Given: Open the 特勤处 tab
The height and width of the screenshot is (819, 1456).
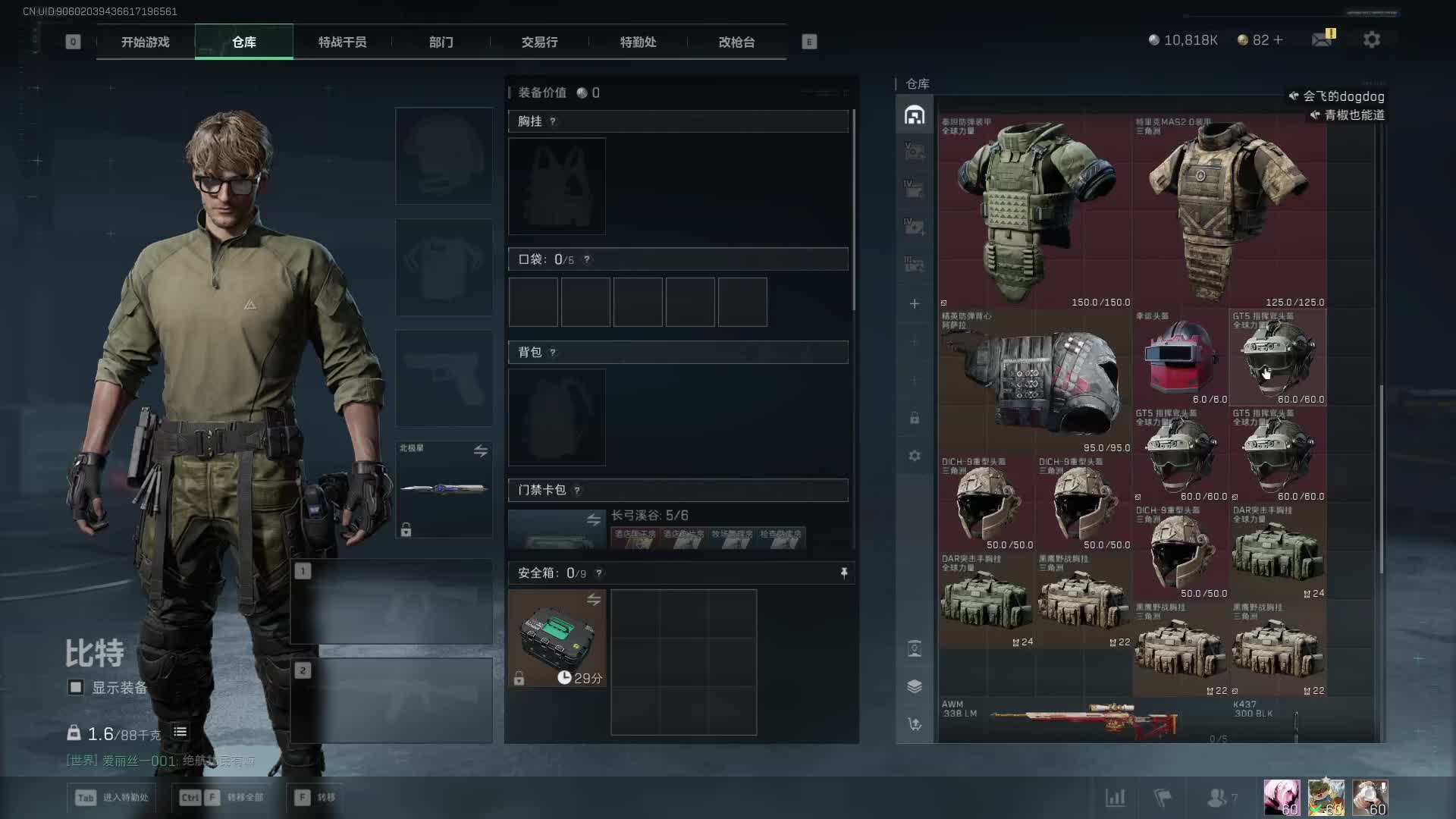Looking at the screenshot, I should click(x=638, y=42).
